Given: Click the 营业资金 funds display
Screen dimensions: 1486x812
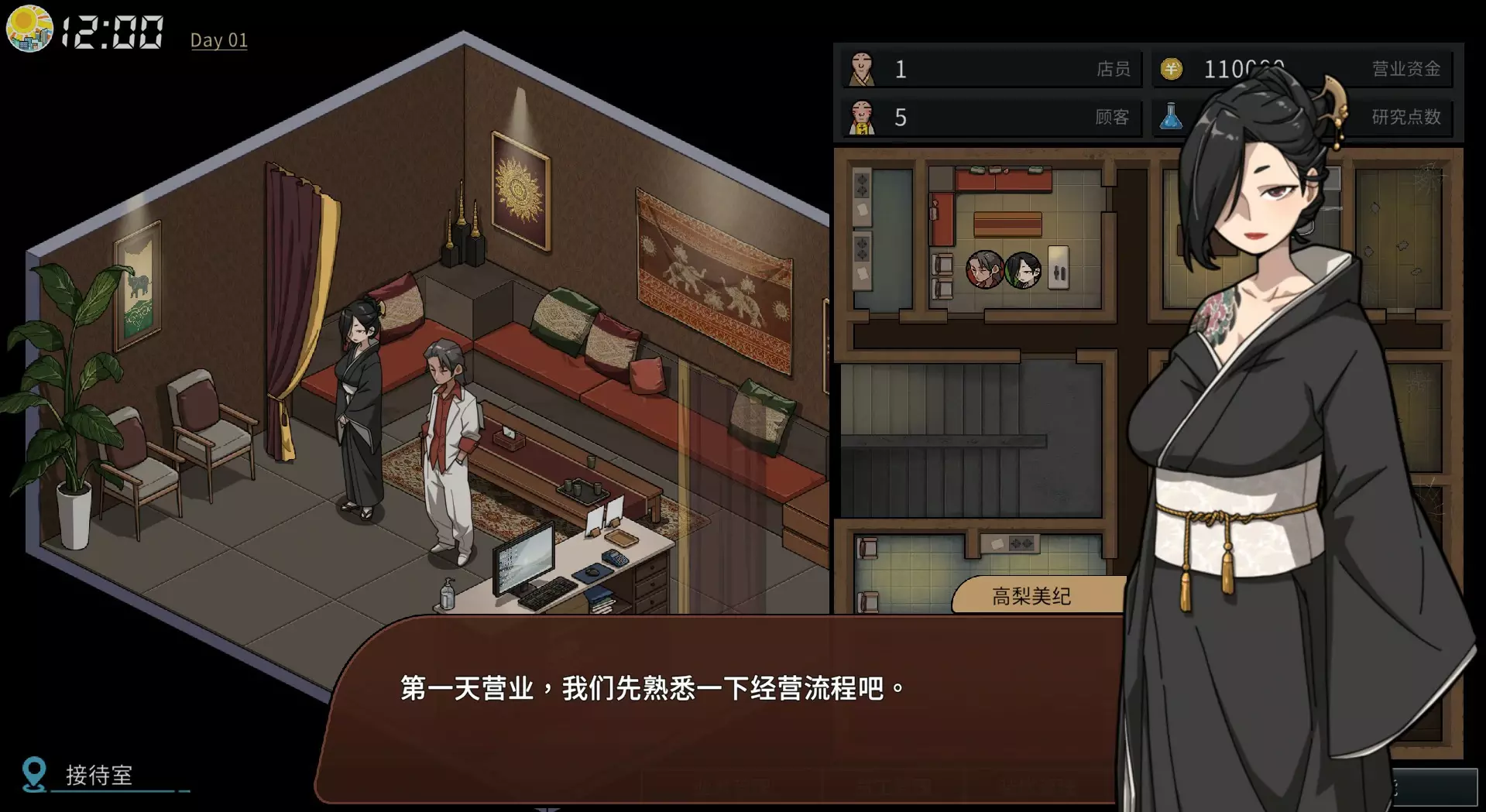Looking at the screenshot, I should click(1301, 69).
